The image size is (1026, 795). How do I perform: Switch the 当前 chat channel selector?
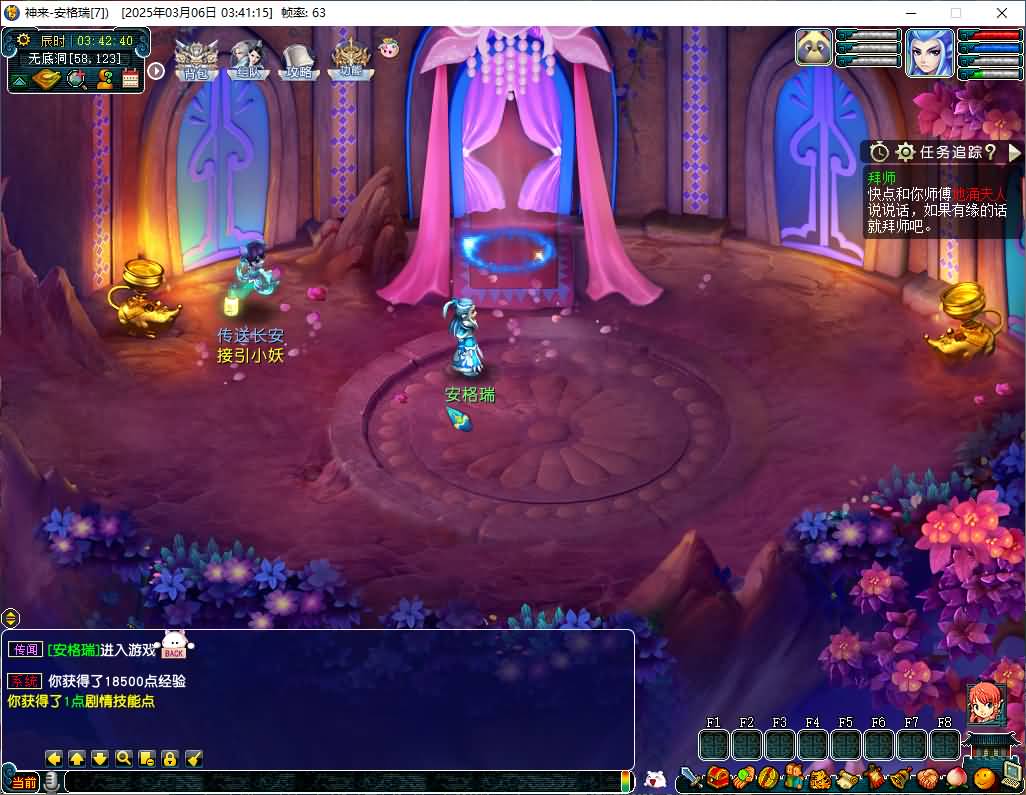(x=23, y=781)
